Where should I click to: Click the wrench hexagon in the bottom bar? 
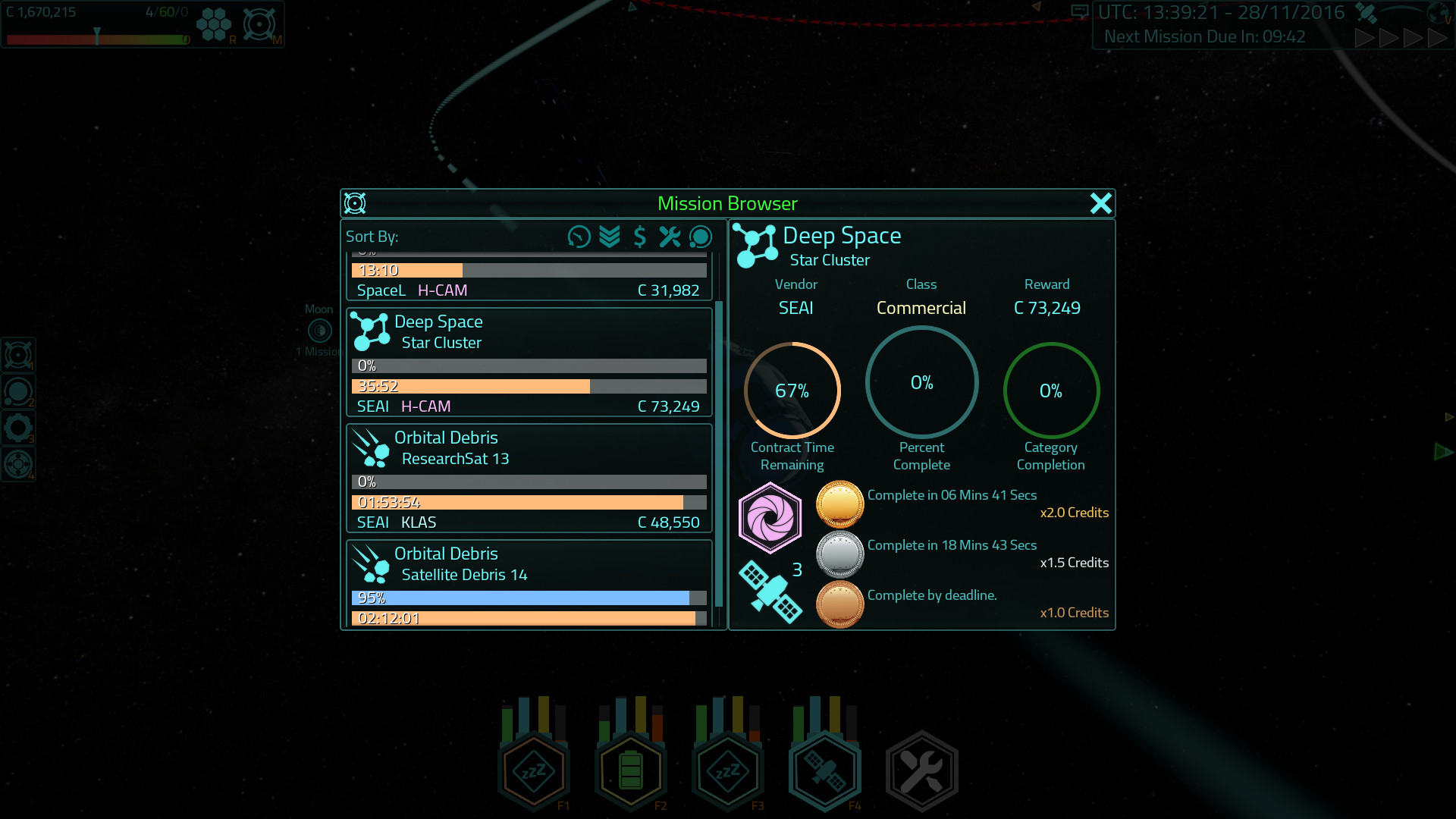click(921, 770)
